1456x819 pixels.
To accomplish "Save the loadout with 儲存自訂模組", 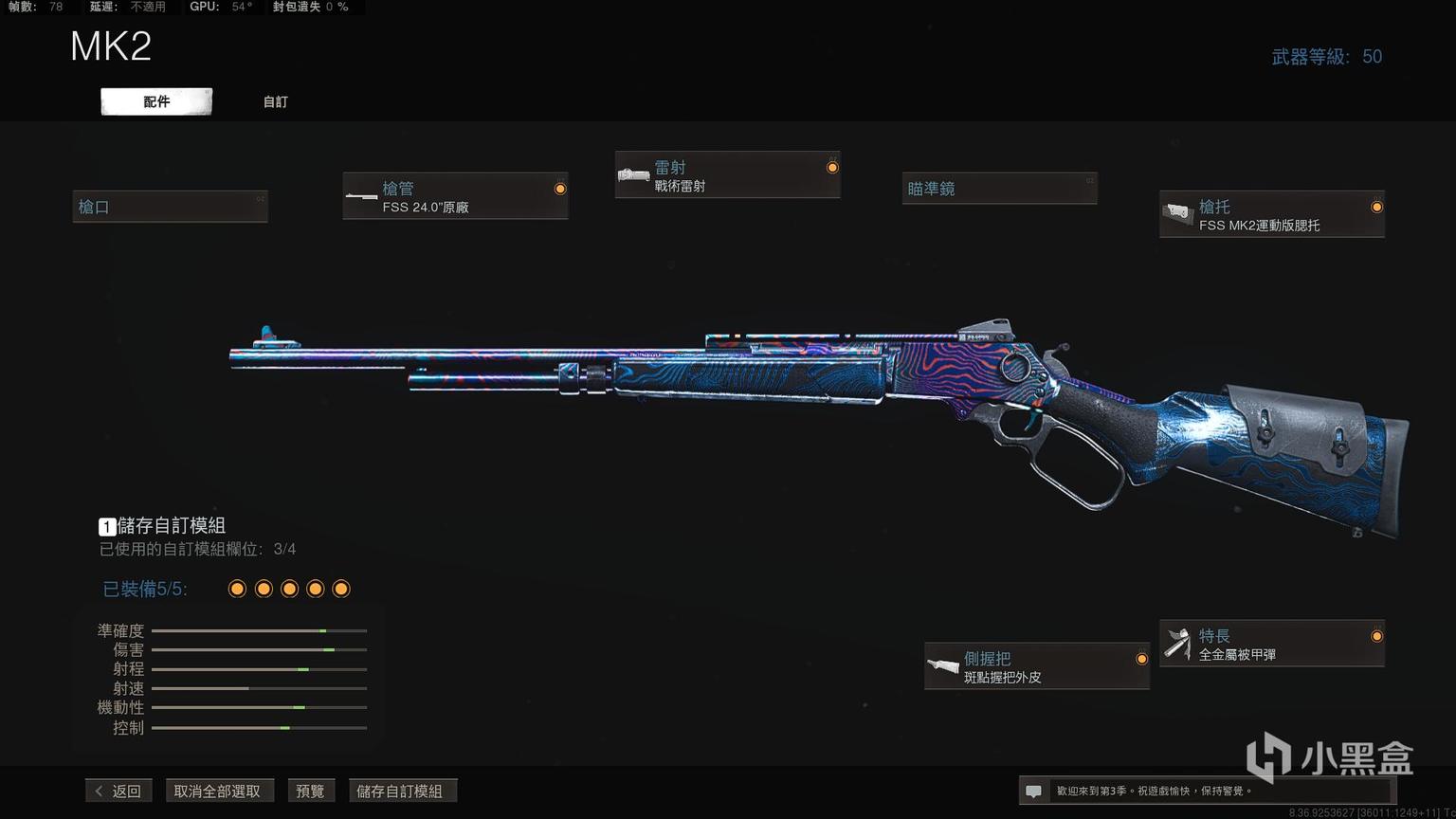I will pos(400,791).
